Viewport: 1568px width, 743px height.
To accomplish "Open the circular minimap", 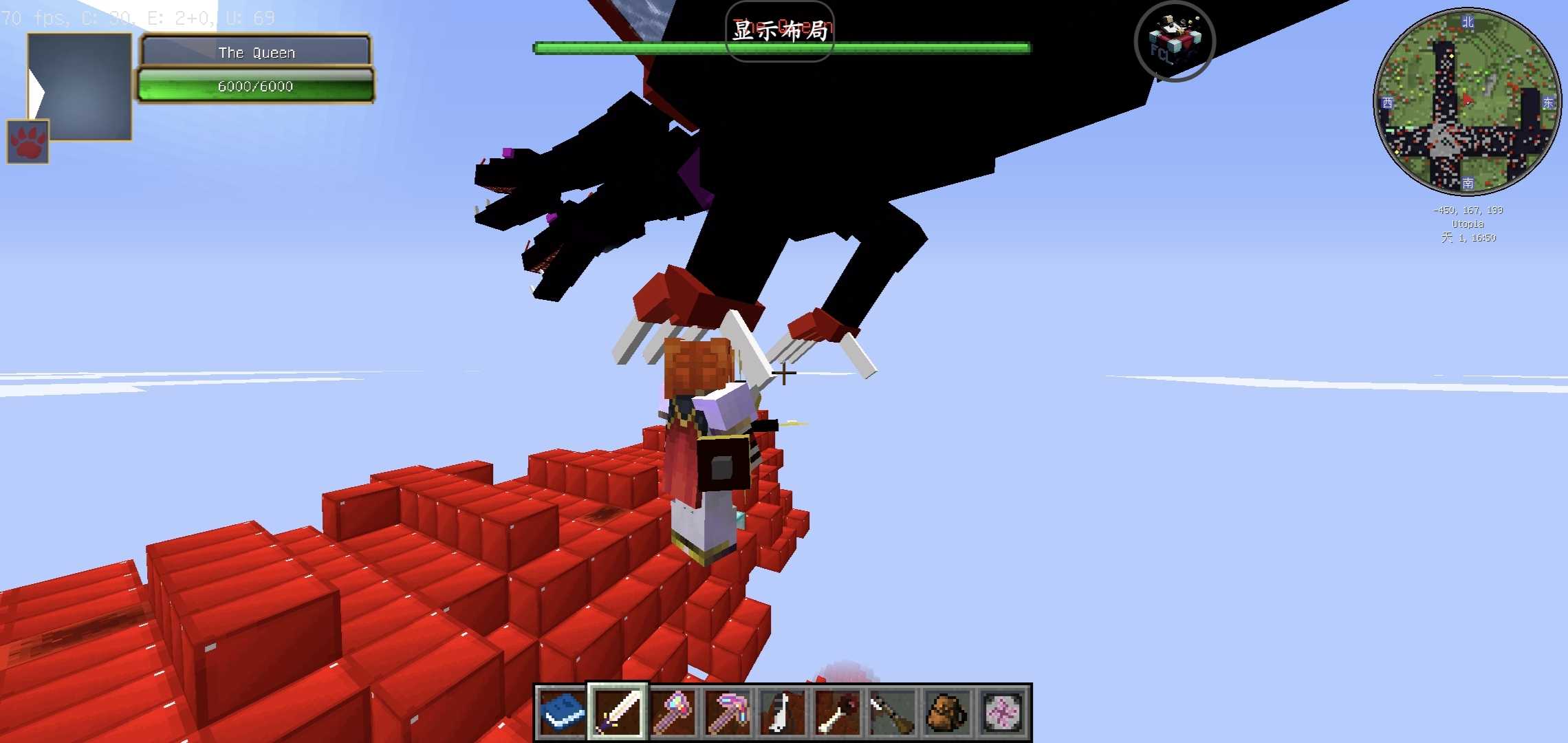I will click(x=1467, y=102).
